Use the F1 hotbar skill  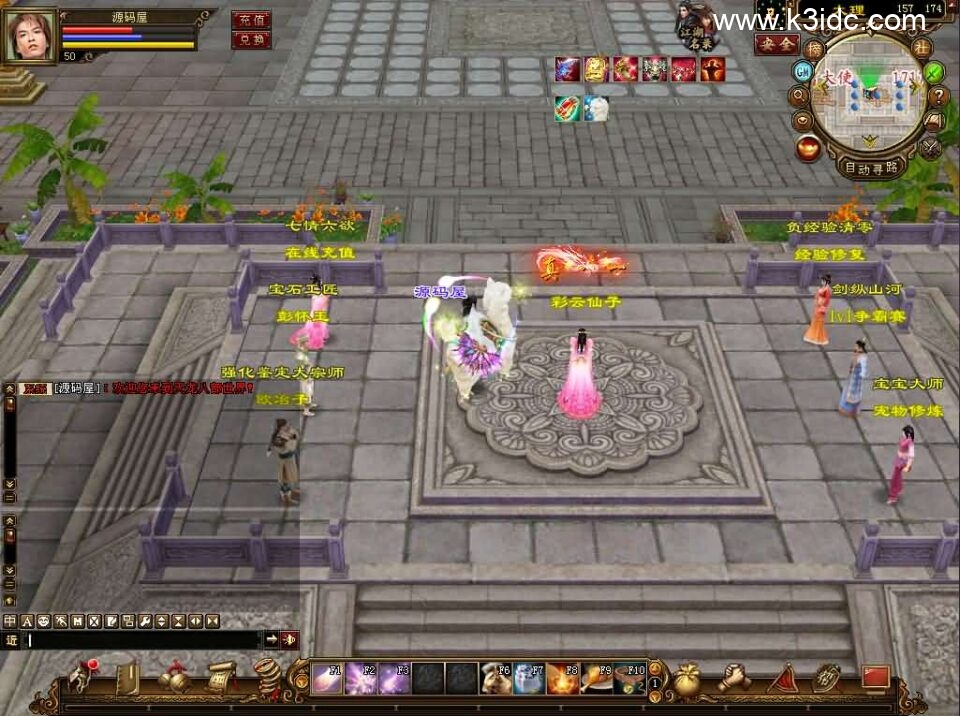point(328,679)
